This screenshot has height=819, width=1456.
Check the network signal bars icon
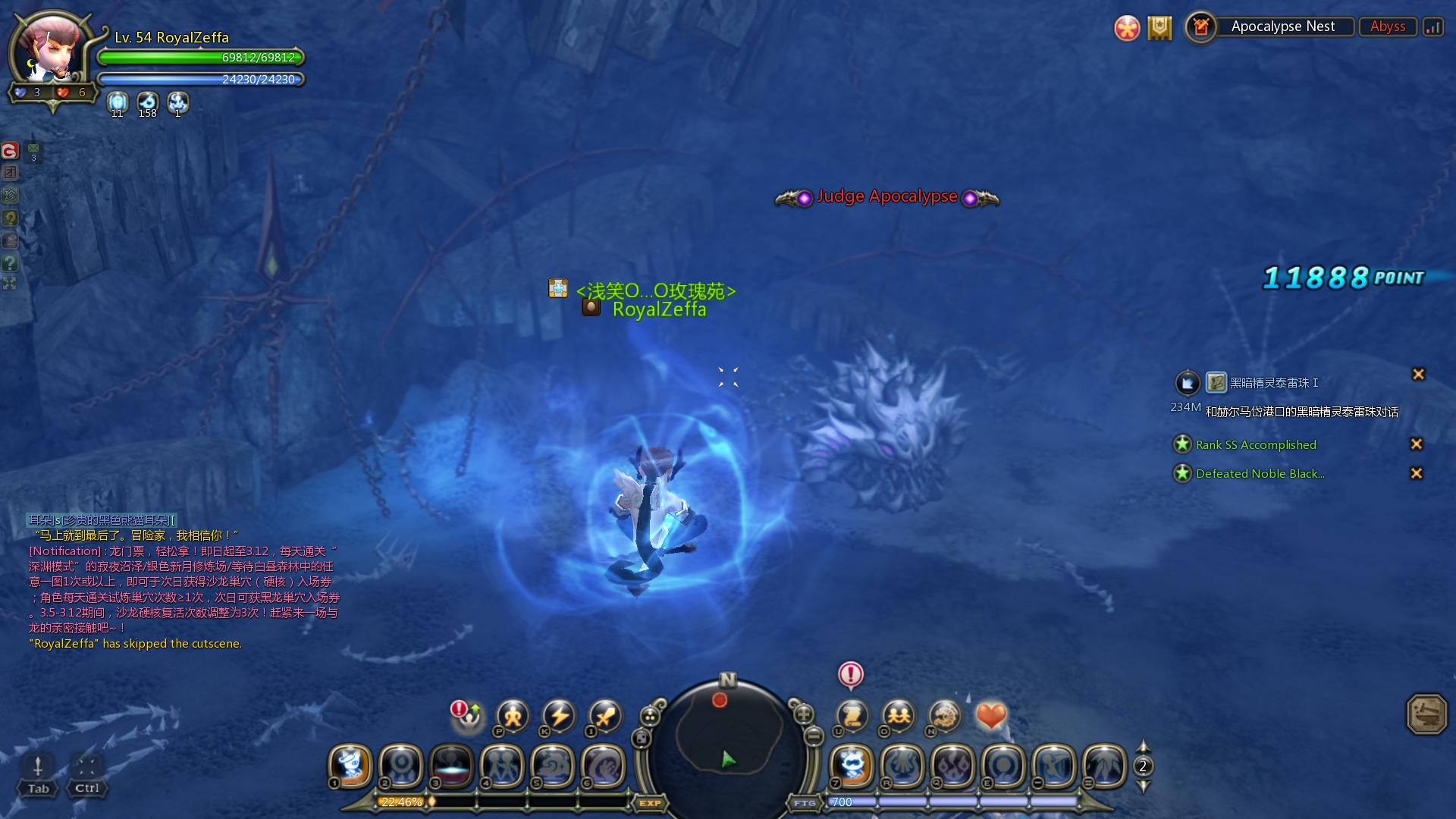point(1432,27)
